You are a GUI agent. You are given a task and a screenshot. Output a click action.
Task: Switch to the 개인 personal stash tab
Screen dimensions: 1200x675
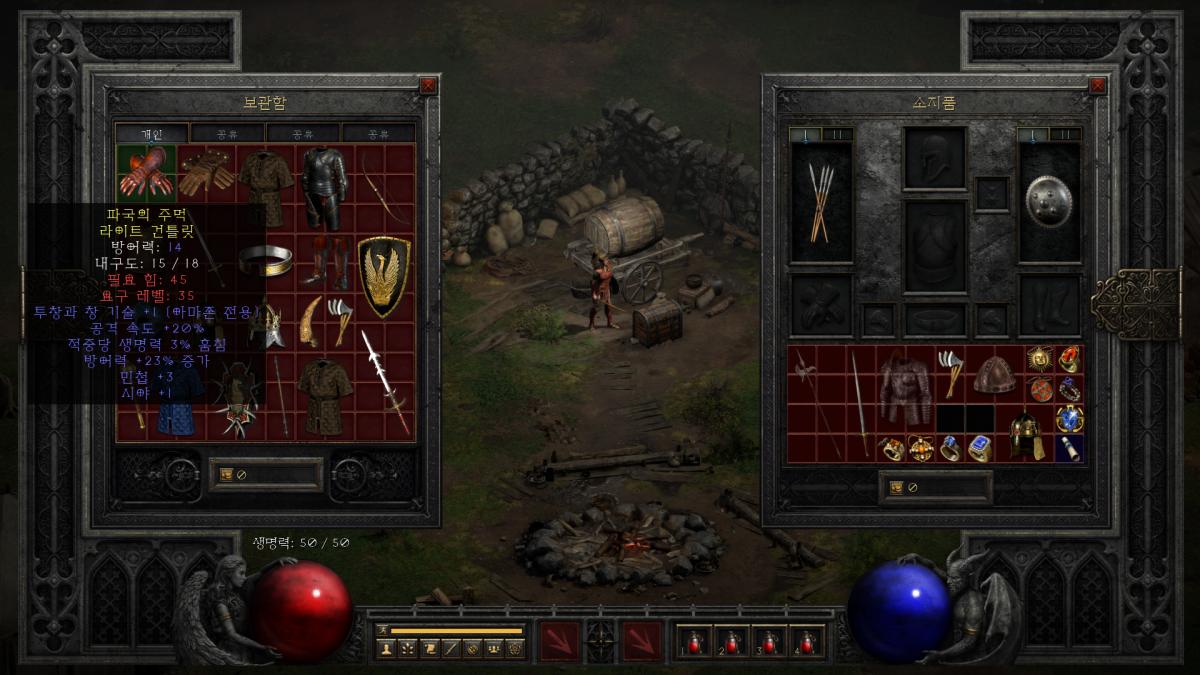click(x=151, y=133)
